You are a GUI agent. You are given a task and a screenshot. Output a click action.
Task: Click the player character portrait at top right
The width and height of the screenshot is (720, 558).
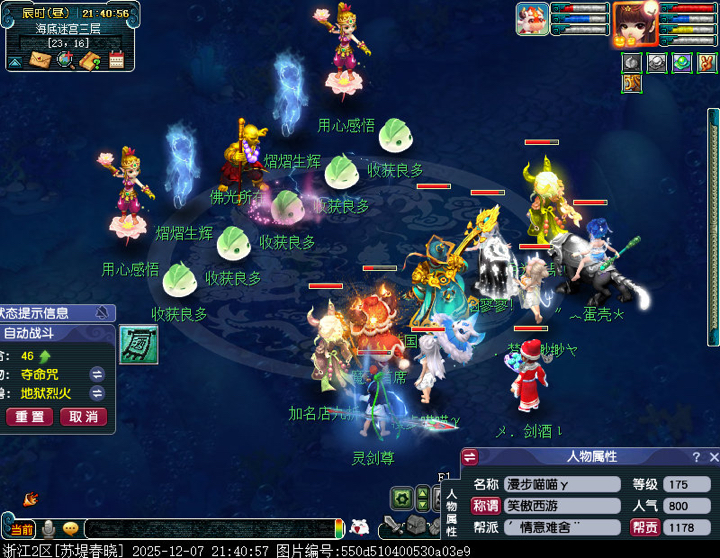(x=634, y=25)
